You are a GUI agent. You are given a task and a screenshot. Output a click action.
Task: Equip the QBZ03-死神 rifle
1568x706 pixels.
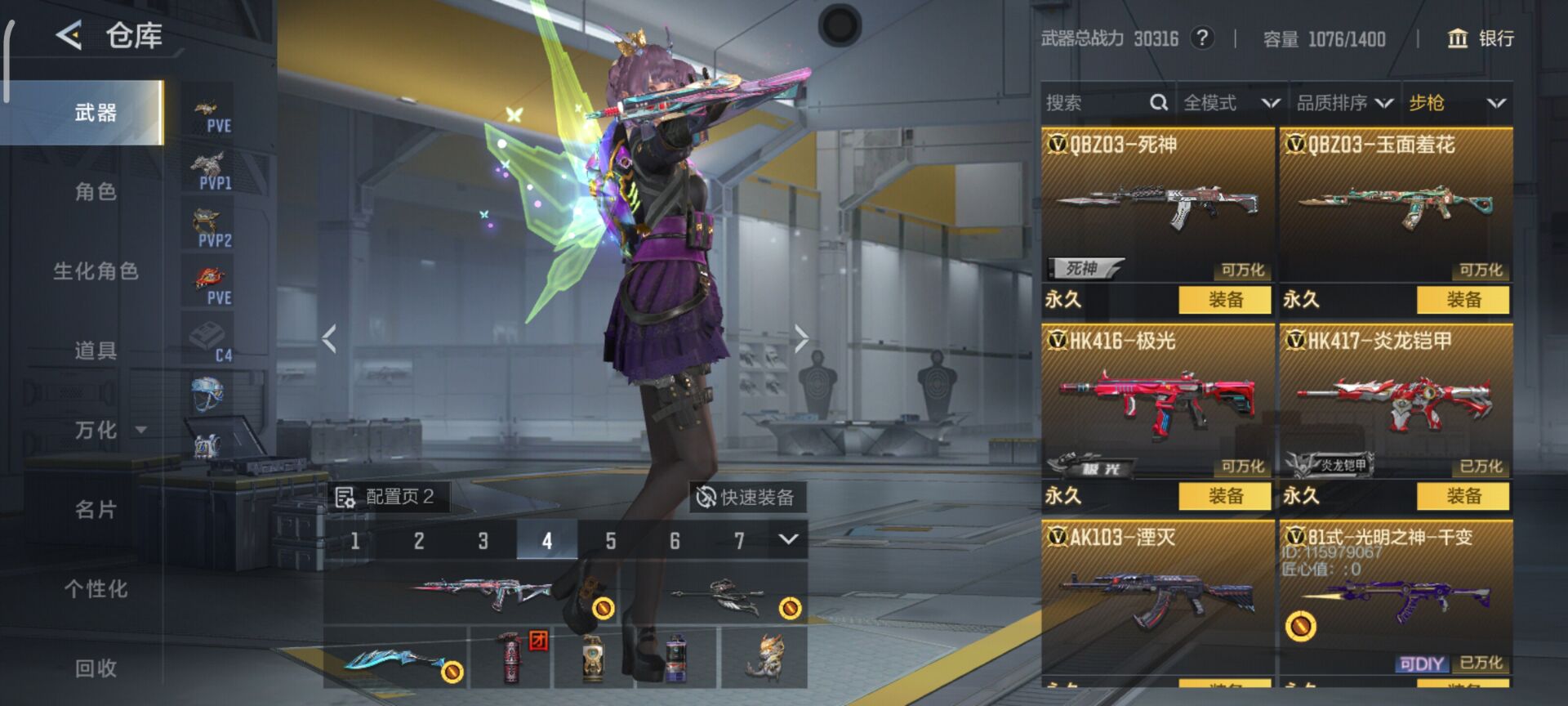coord(1225,300)
